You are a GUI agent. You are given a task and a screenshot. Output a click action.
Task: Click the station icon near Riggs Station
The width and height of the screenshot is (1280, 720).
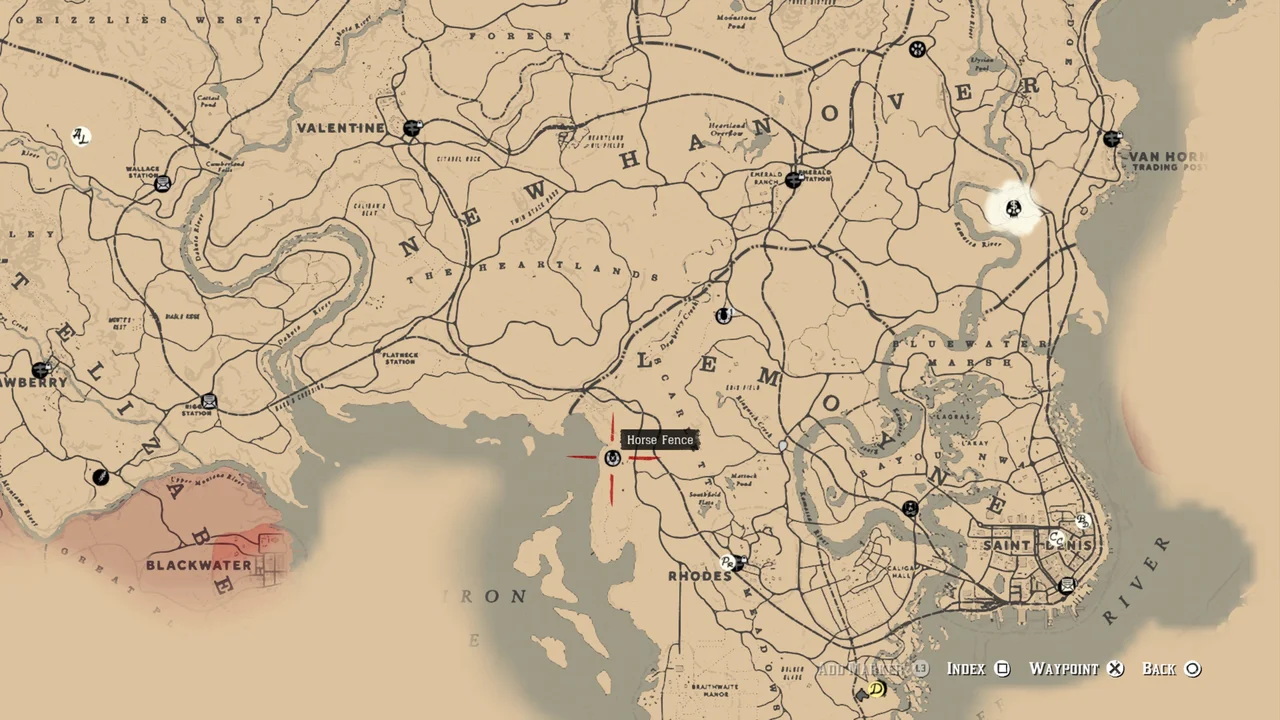coord(209,400)
